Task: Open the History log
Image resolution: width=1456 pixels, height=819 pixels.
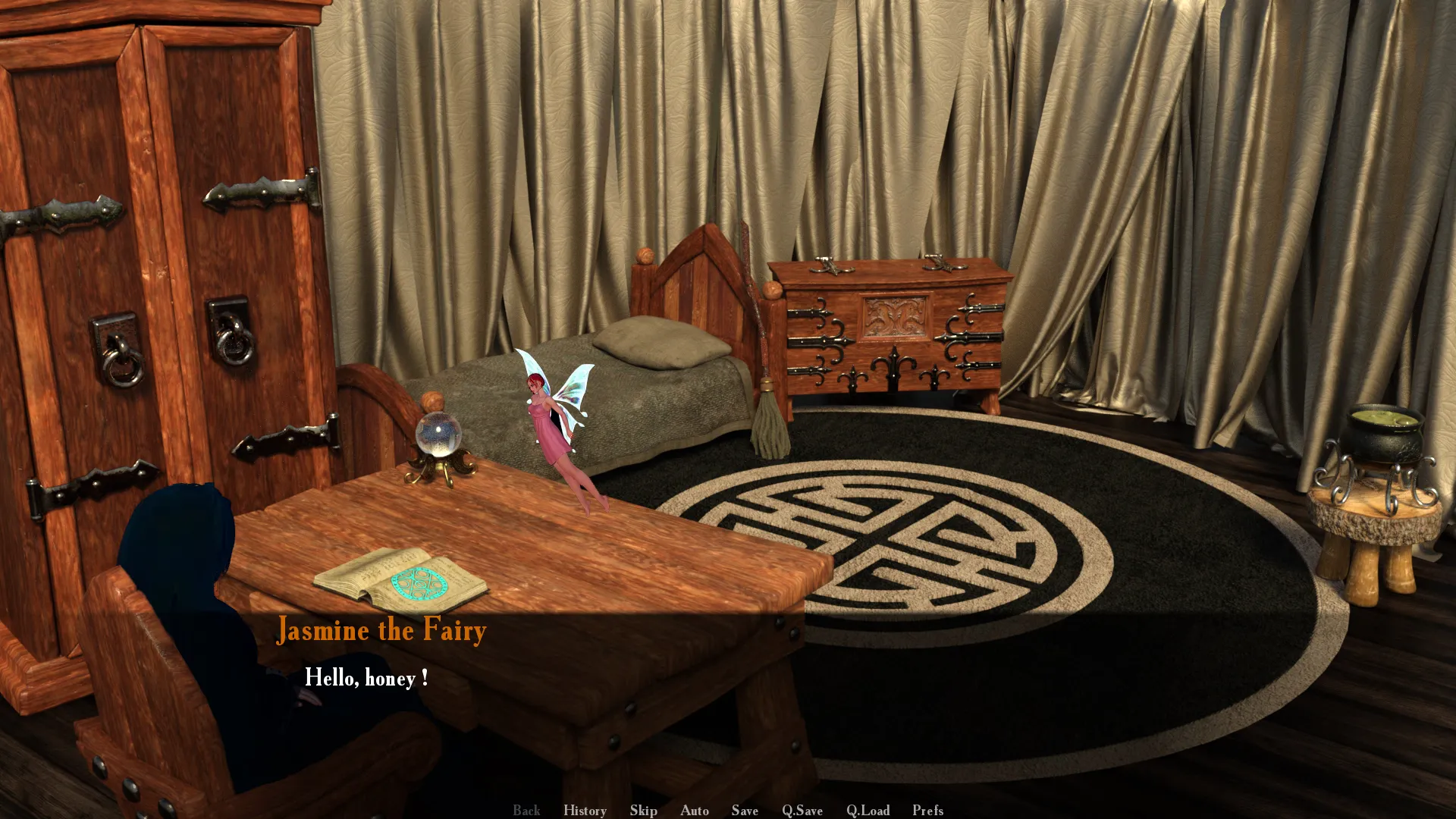Action: 585,810
